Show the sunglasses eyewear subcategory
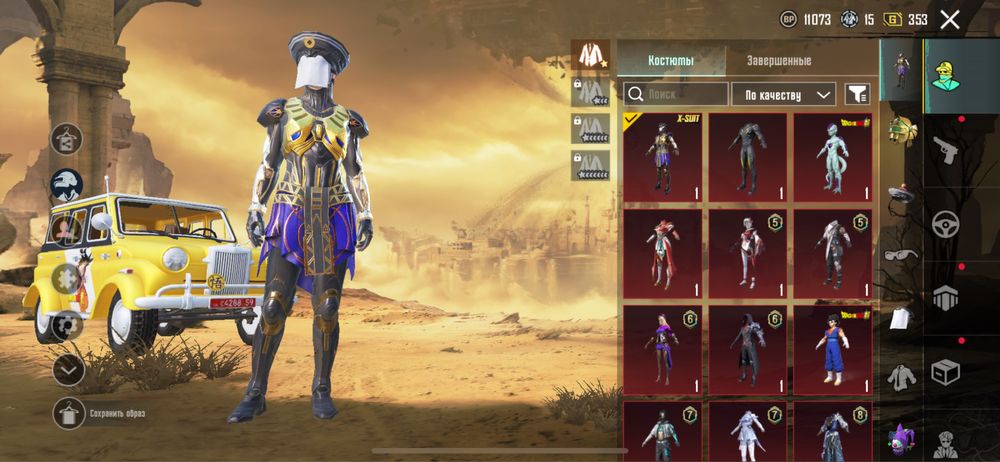1000x462 pixels. click(902, 255)
